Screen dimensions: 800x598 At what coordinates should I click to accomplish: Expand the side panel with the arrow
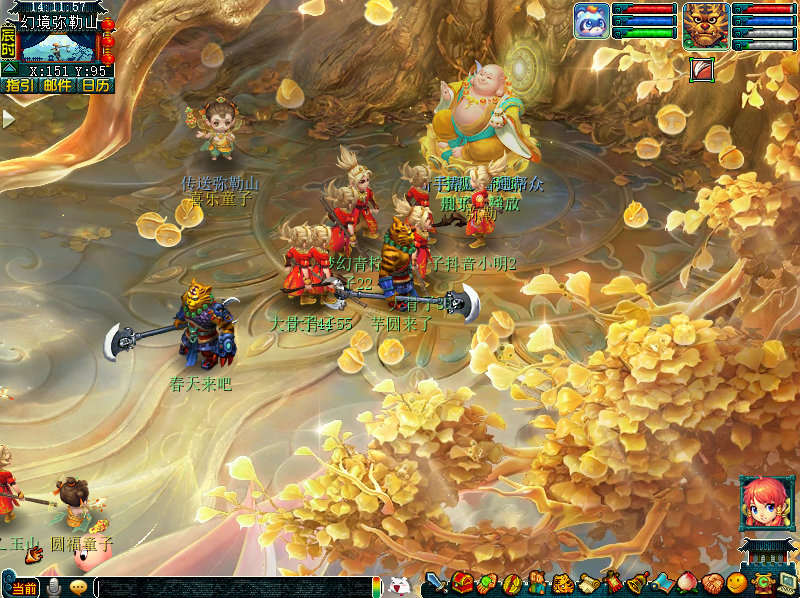[x=8, y=118]
